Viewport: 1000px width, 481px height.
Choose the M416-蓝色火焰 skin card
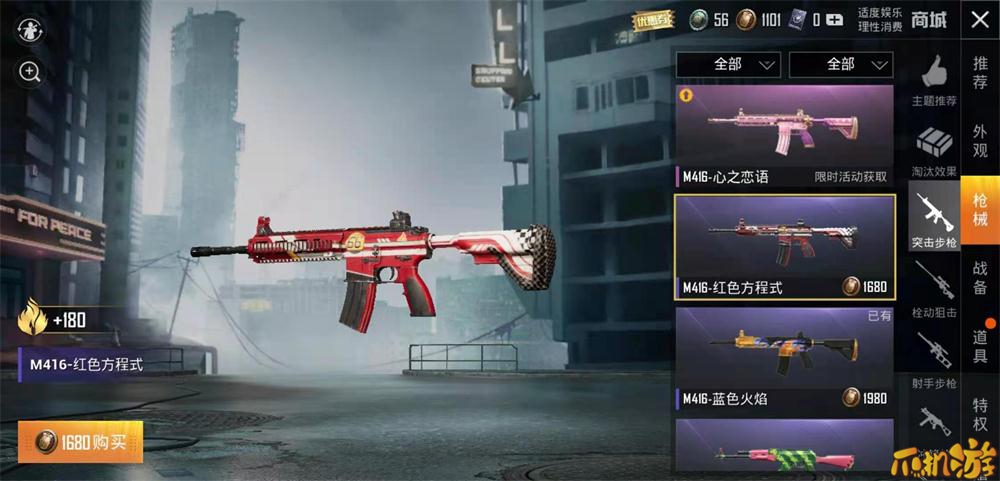(784, 360)
